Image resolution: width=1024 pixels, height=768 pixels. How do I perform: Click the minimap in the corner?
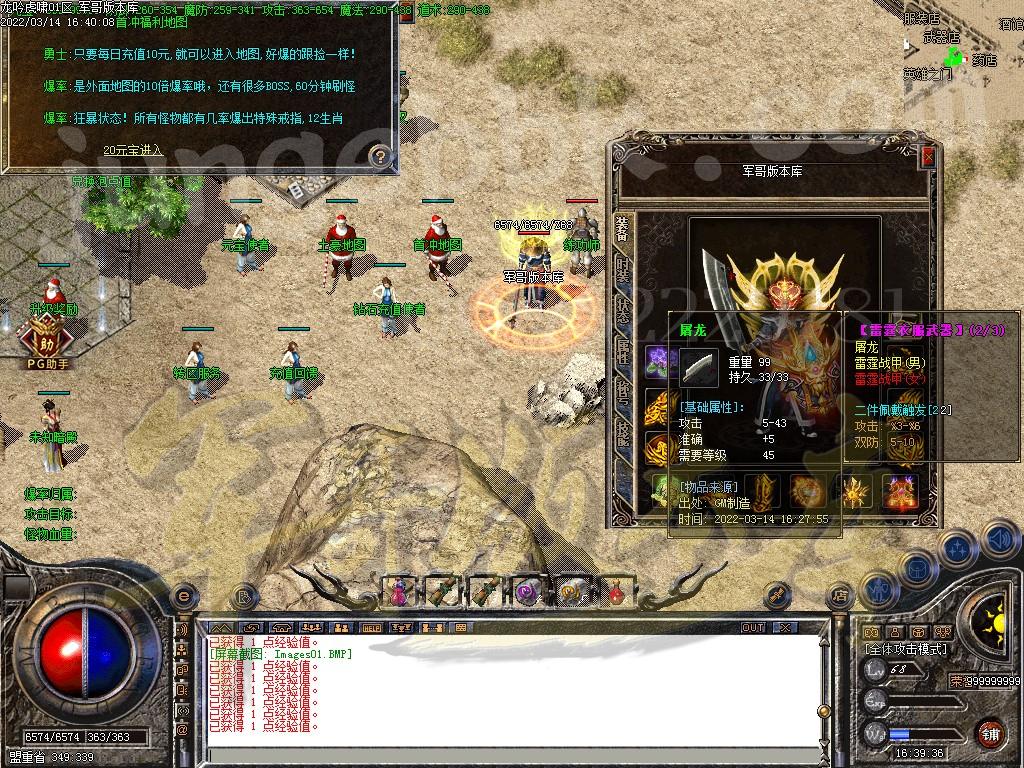click(x=962, y=45)
